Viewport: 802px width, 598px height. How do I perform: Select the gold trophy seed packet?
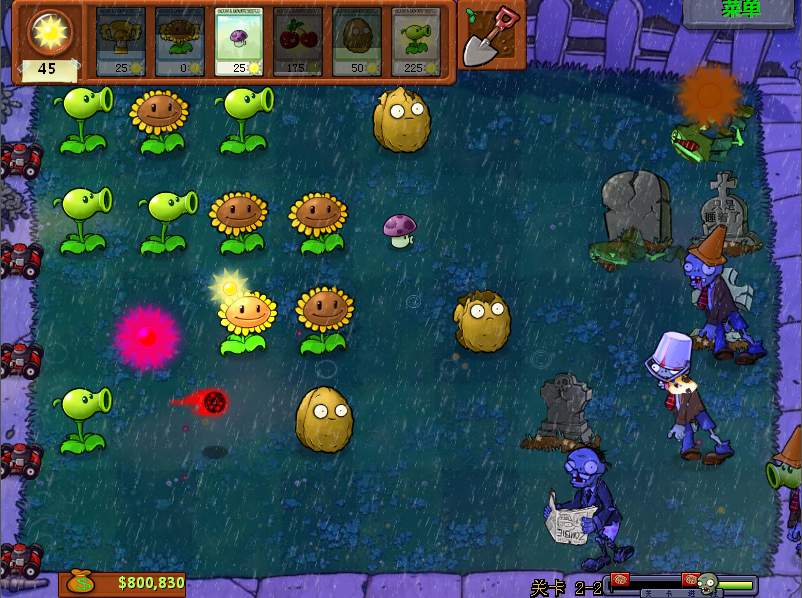(121, 42)
